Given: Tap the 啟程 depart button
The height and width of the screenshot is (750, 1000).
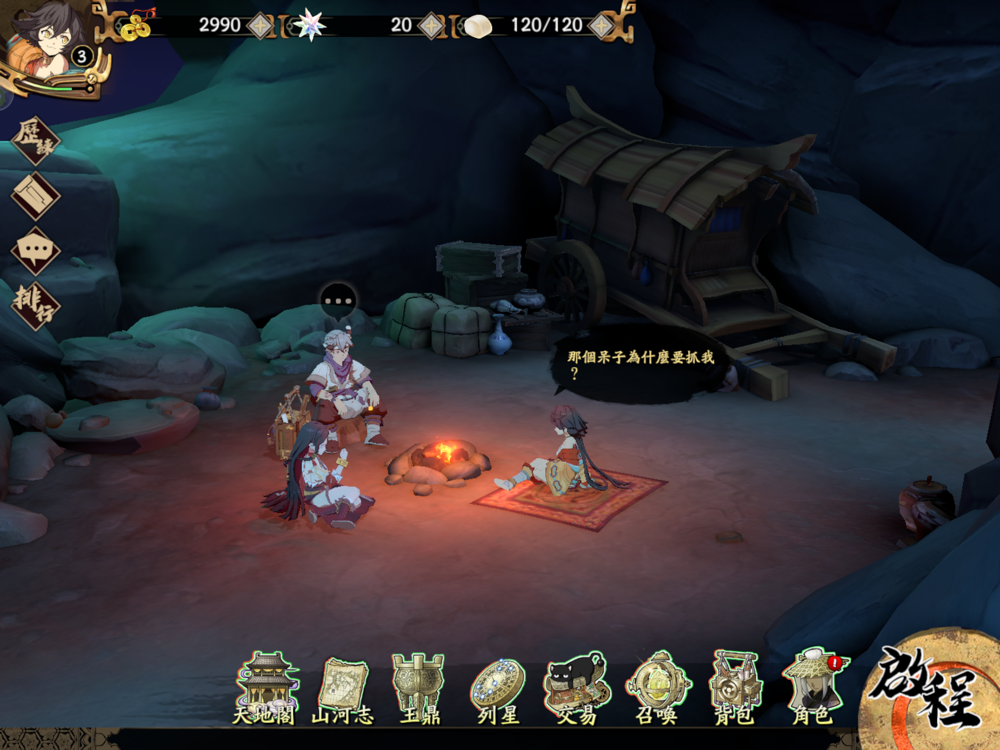Looking at the screenshot, I should coord(927,692).
